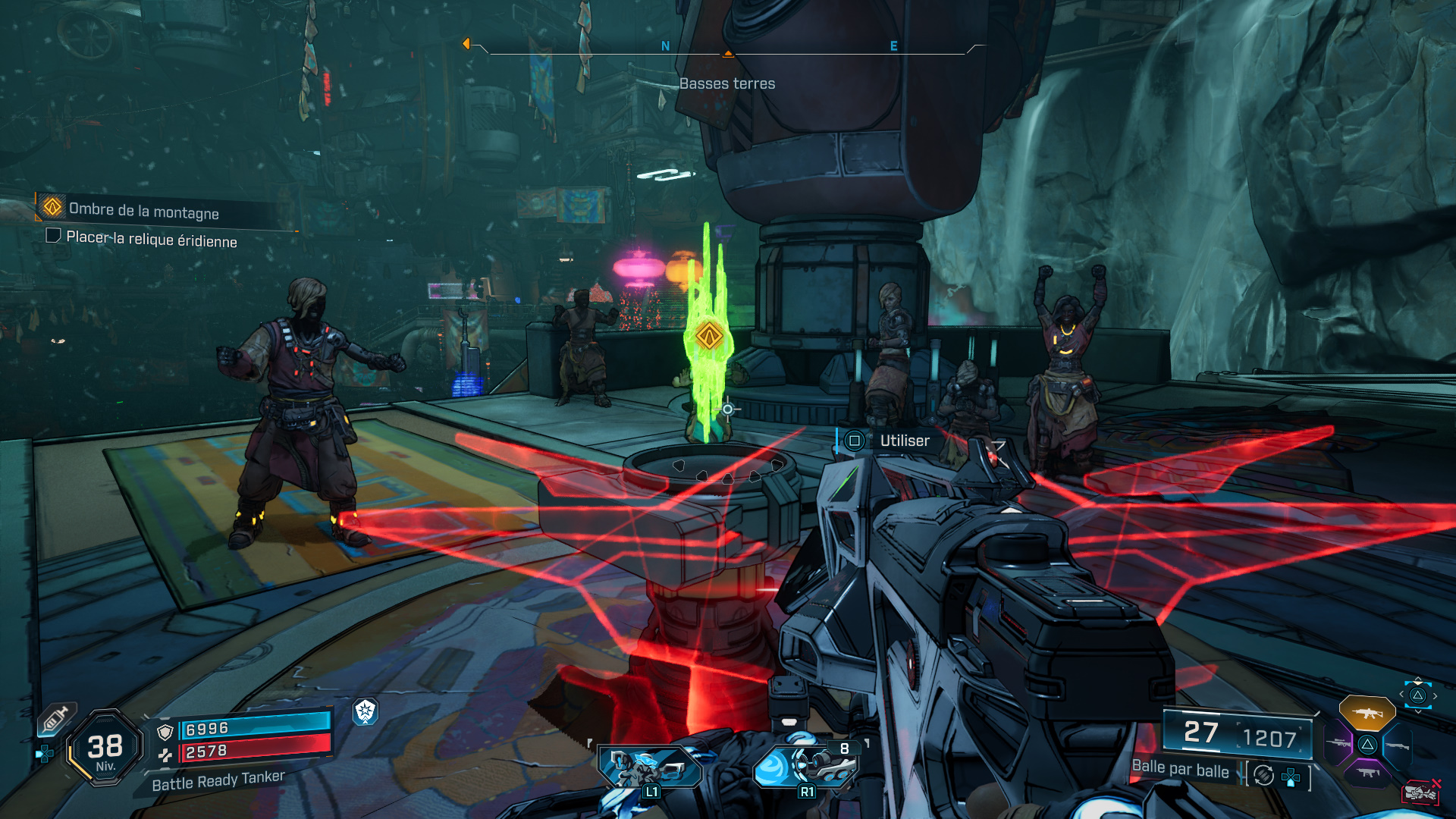Select the orange assault rifle weapon slot
This screenshot has width=1456, height=819.
(x=1367, y=714)
